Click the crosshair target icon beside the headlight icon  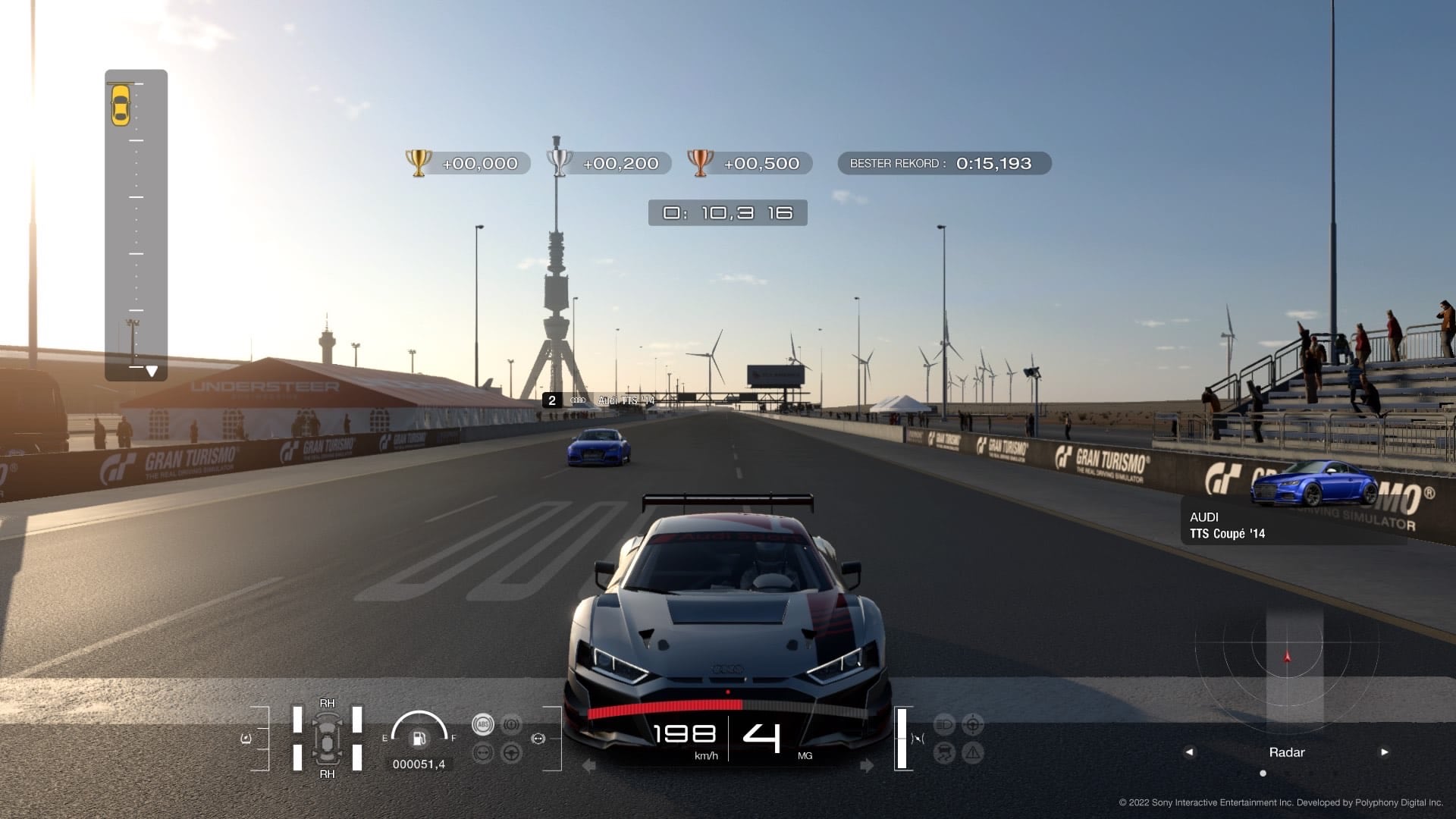tap(972, 724)
